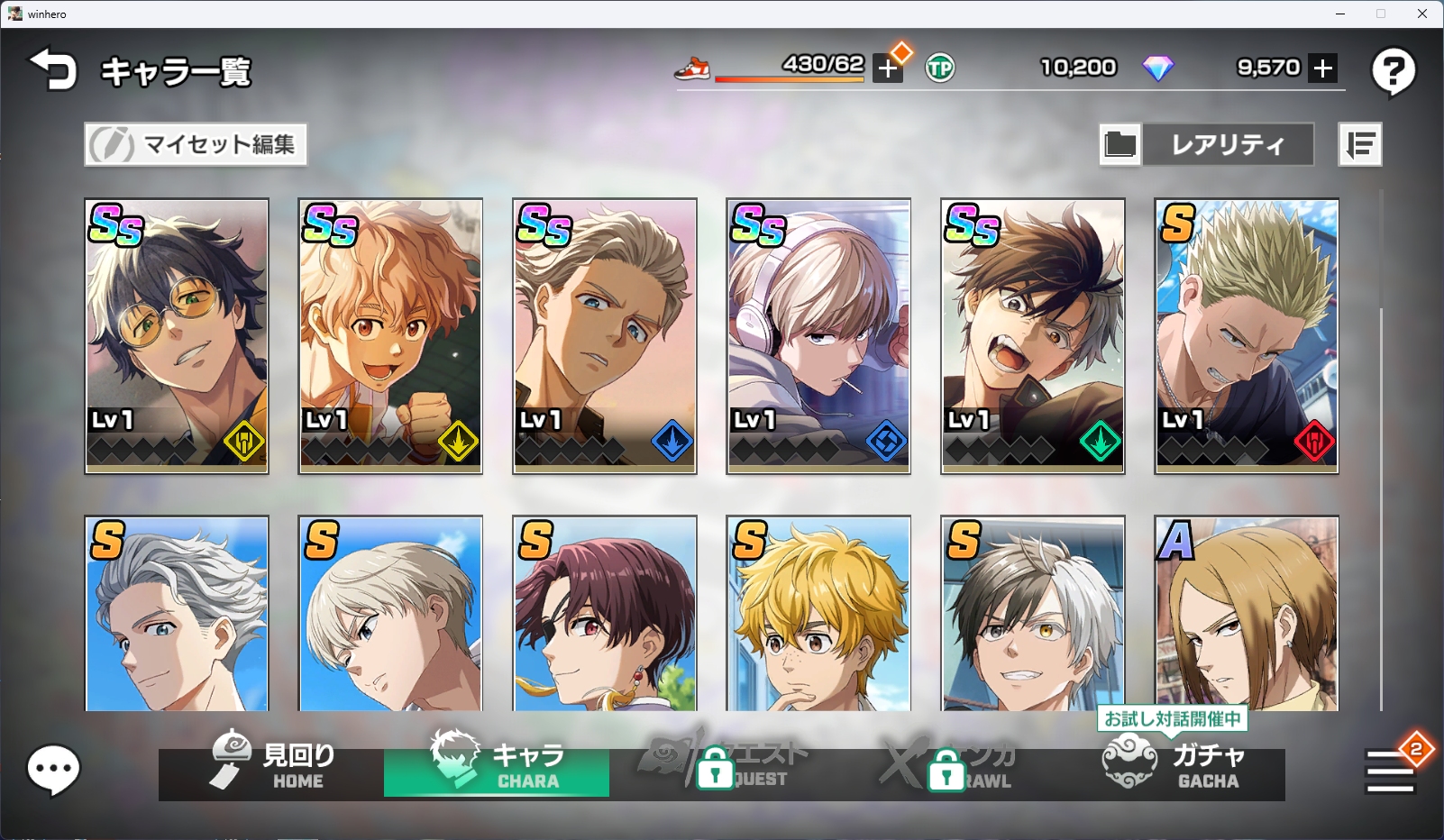Select the S spiky blond character card
Screen dimensions: 1444x840
pos(1247,335)
